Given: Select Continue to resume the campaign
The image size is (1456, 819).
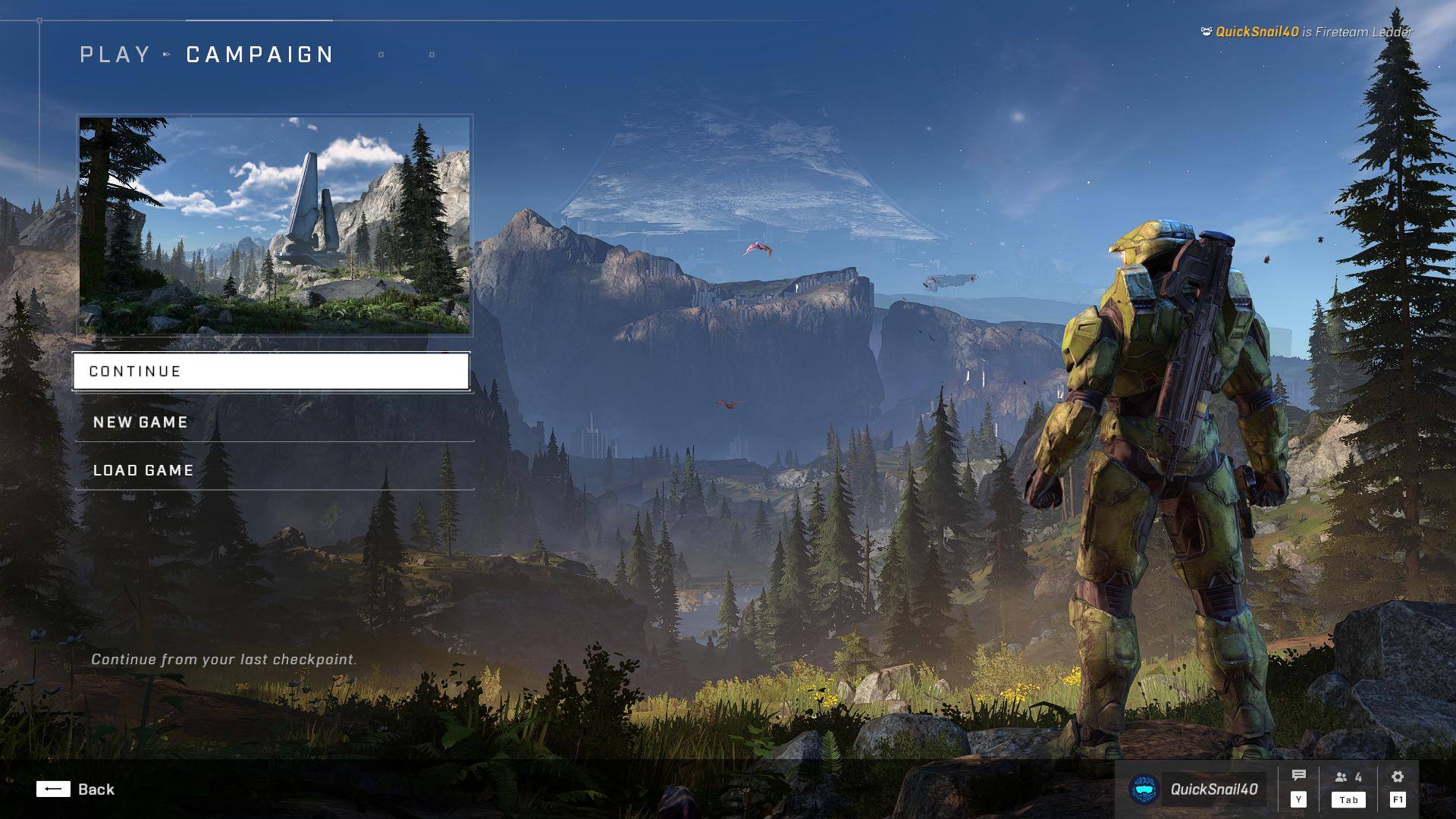Looking at the screenshot, I should 271,372.
